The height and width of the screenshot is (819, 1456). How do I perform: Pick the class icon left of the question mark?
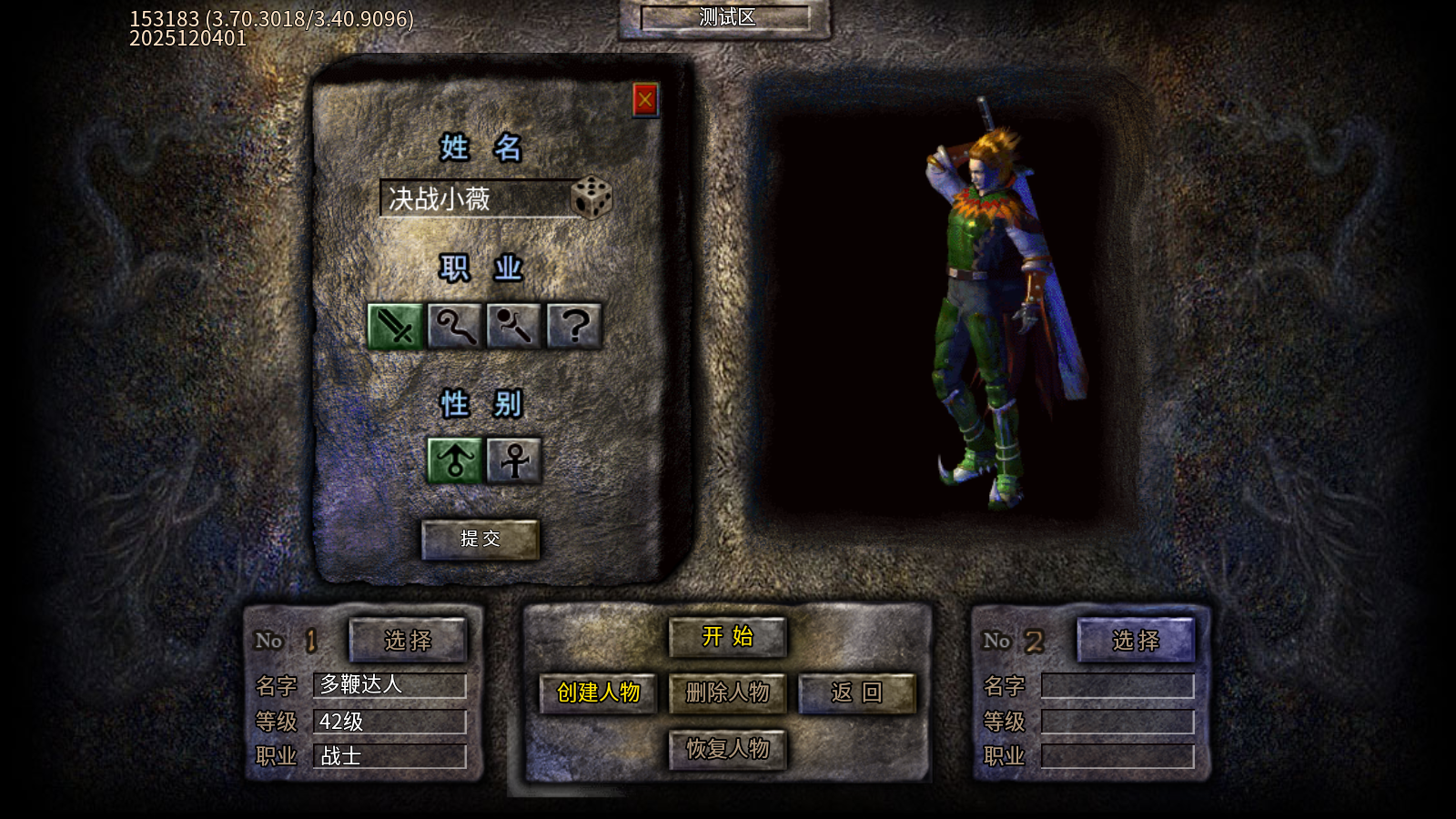point(514,326)
